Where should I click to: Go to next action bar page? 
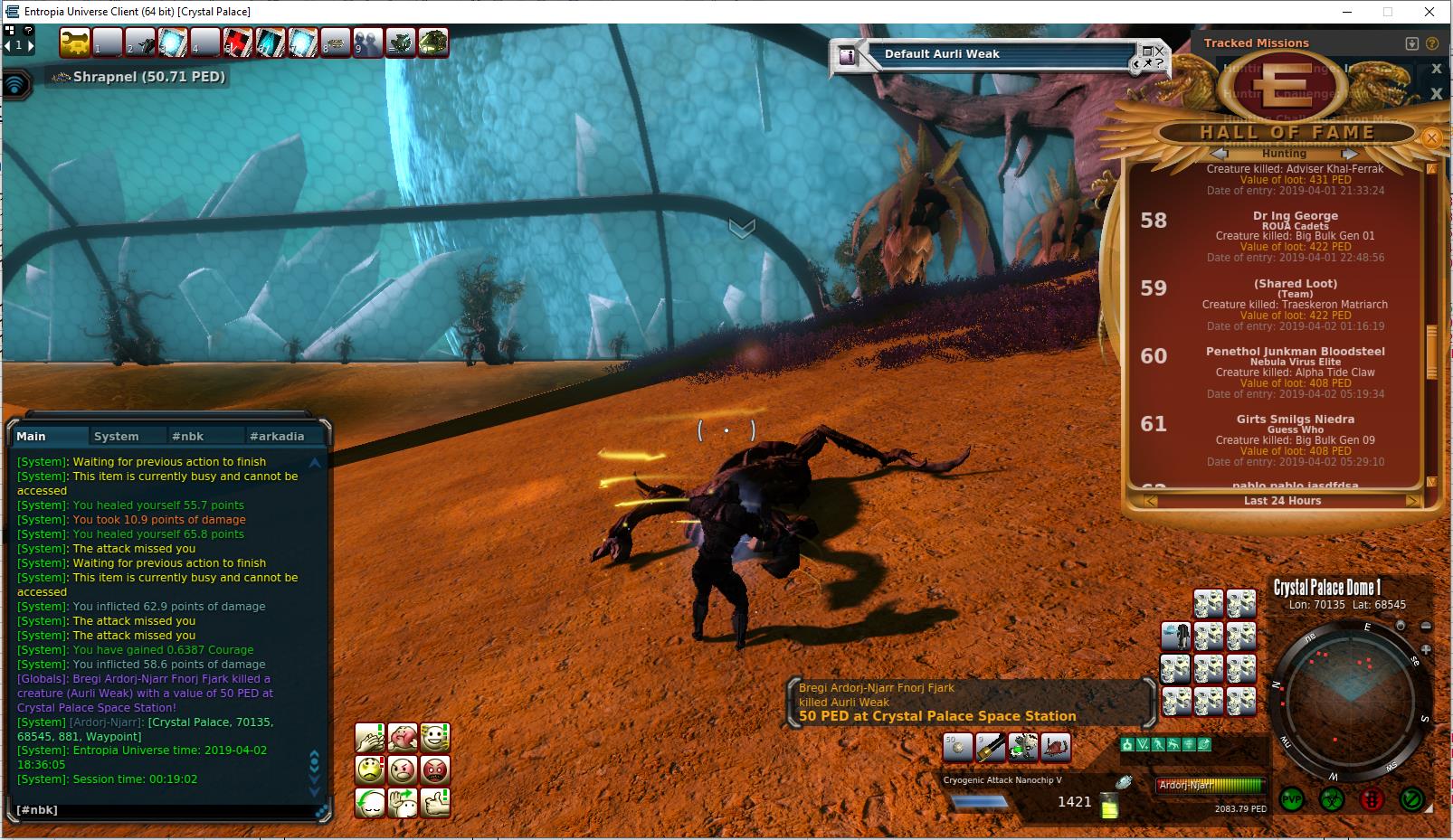pos(33,45)
